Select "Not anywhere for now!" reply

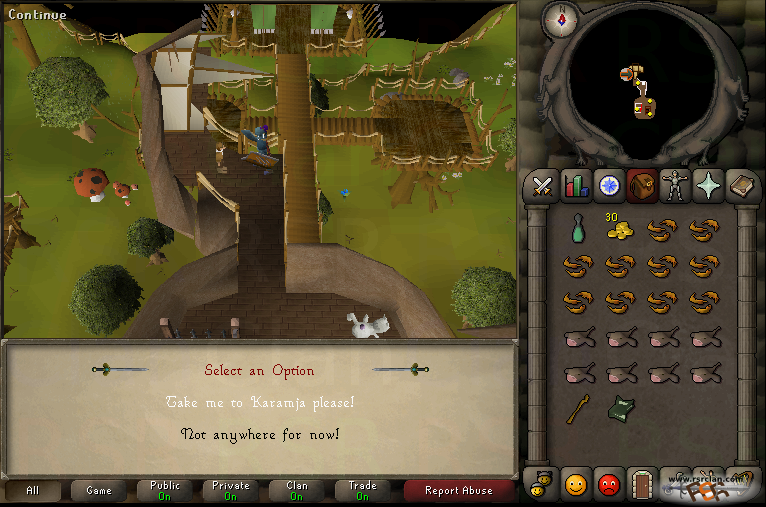pyautogui.click(x=259, y=434)
